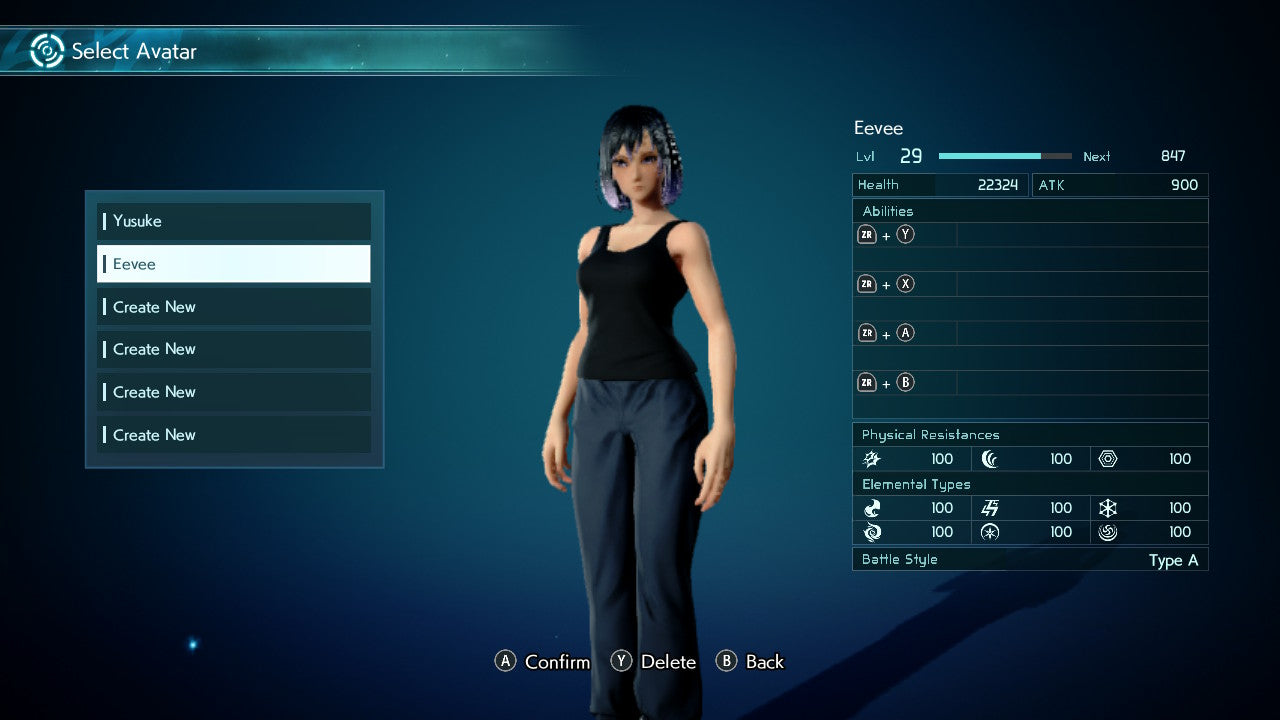Expand the first Create New slot

click(233, 306)
